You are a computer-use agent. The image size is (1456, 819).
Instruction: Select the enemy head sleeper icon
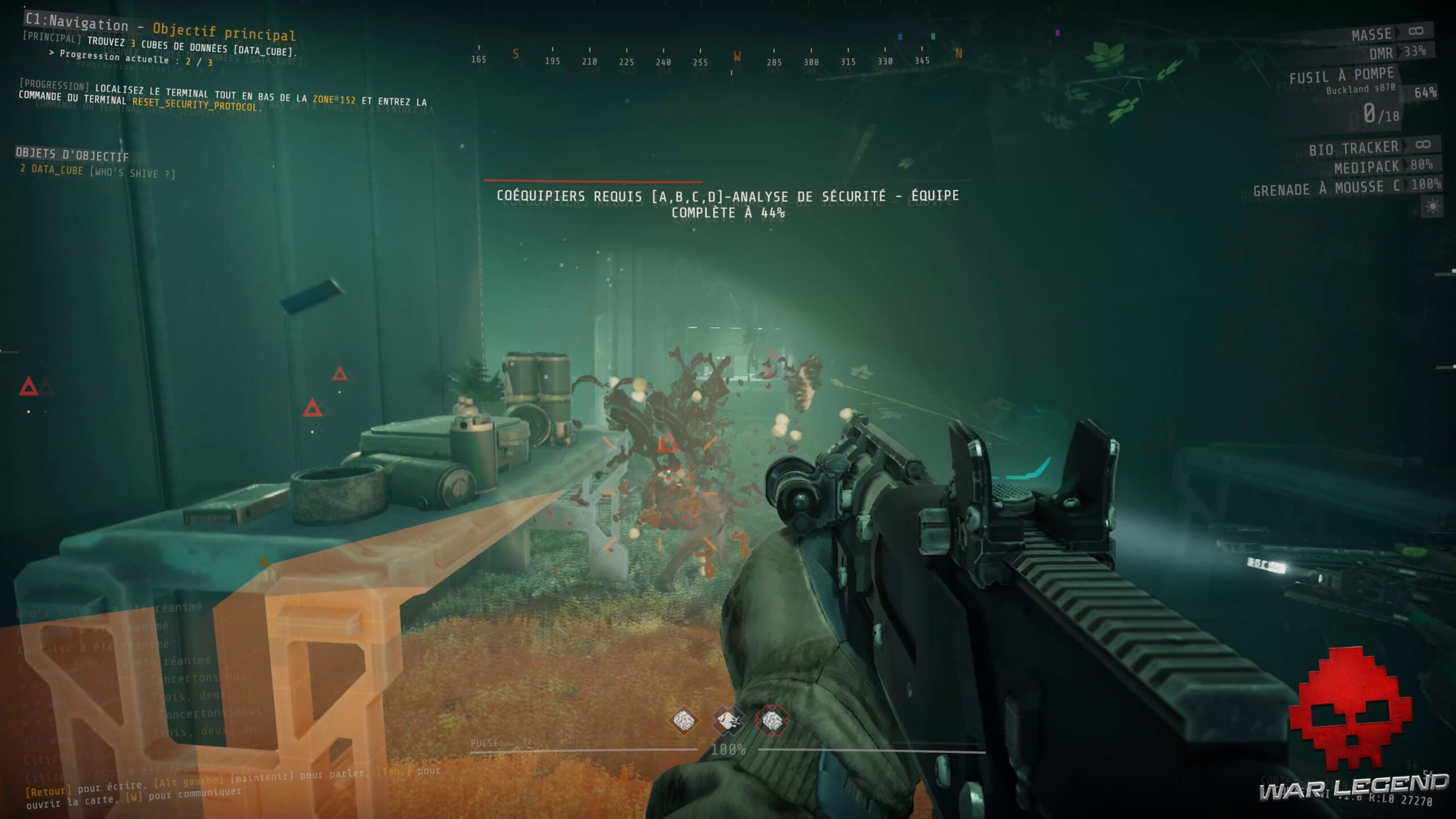click(x=727, y=719)
